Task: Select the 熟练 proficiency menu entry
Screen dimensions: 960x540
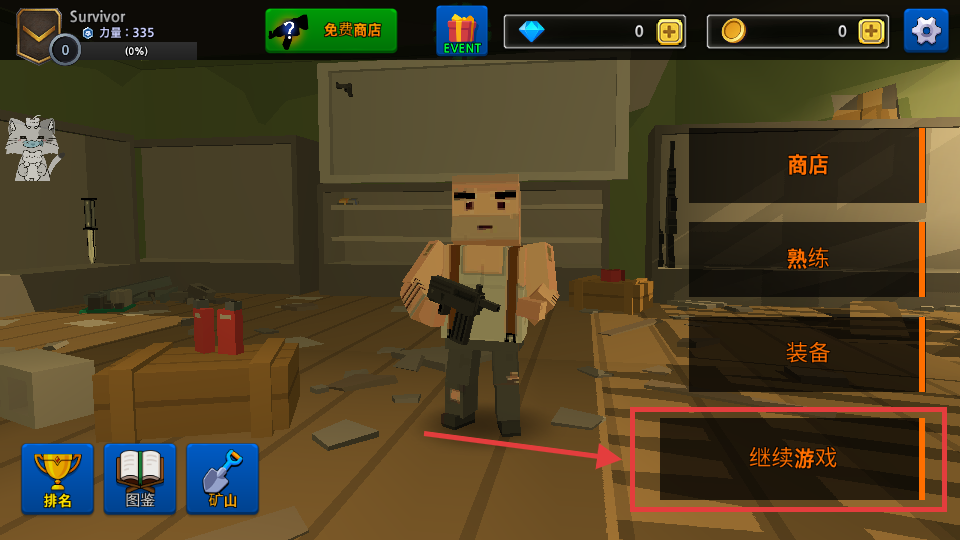Action: coord(806,259)
